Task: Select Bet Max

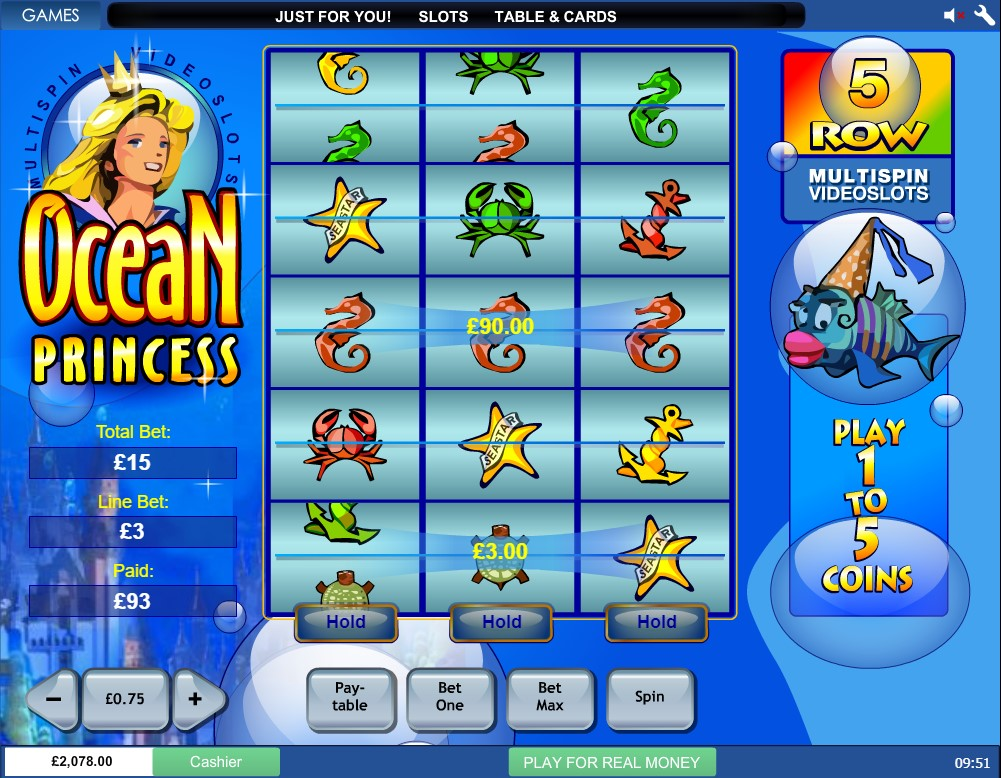Action: [550, 697]
